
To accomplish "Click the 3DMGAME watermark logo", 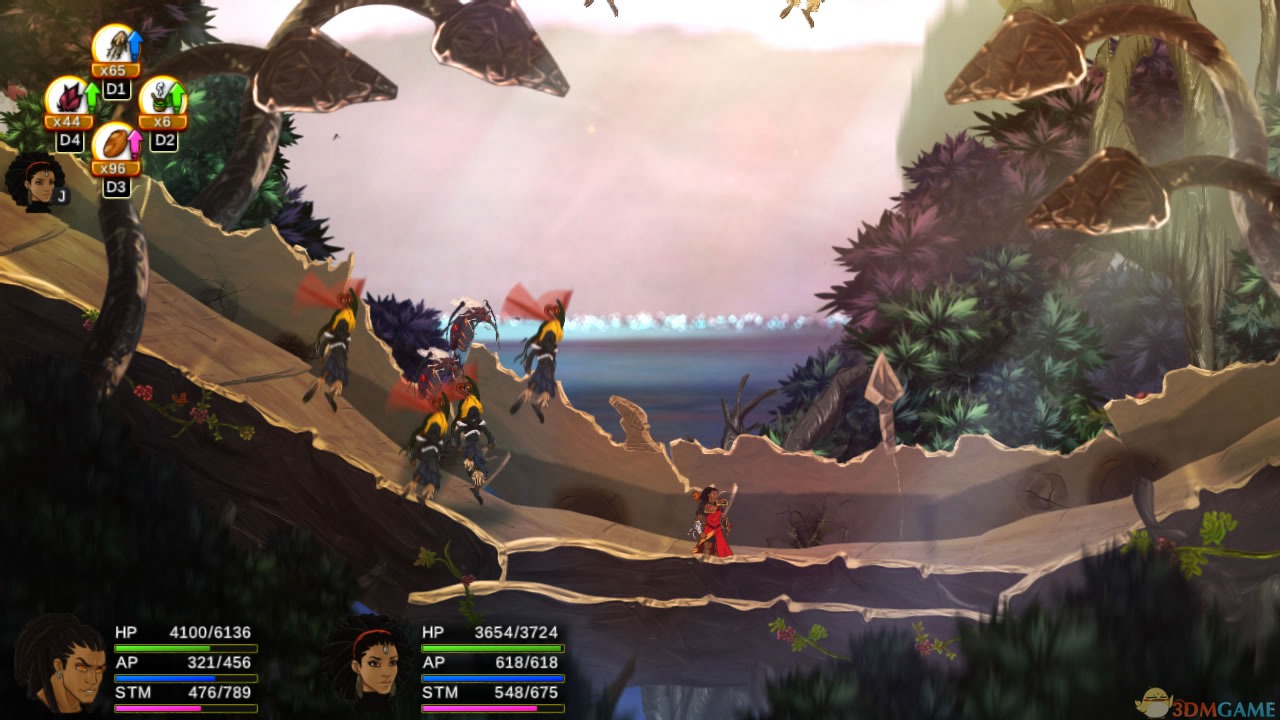I will click(x=1213, y=705).
